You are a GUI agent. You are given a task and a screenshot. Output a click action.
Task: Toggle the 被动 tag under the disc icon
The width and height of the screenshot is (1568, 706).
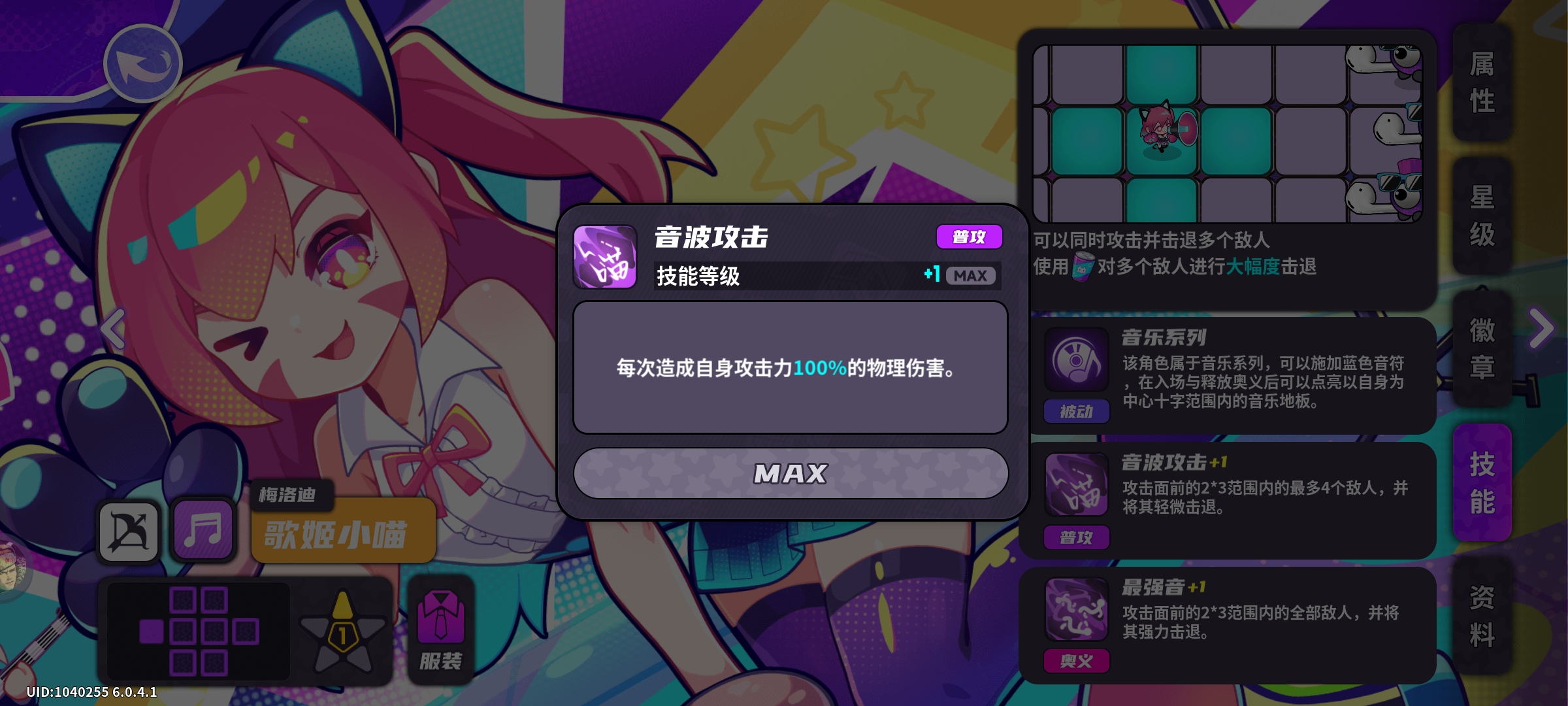coord(1076,412)
